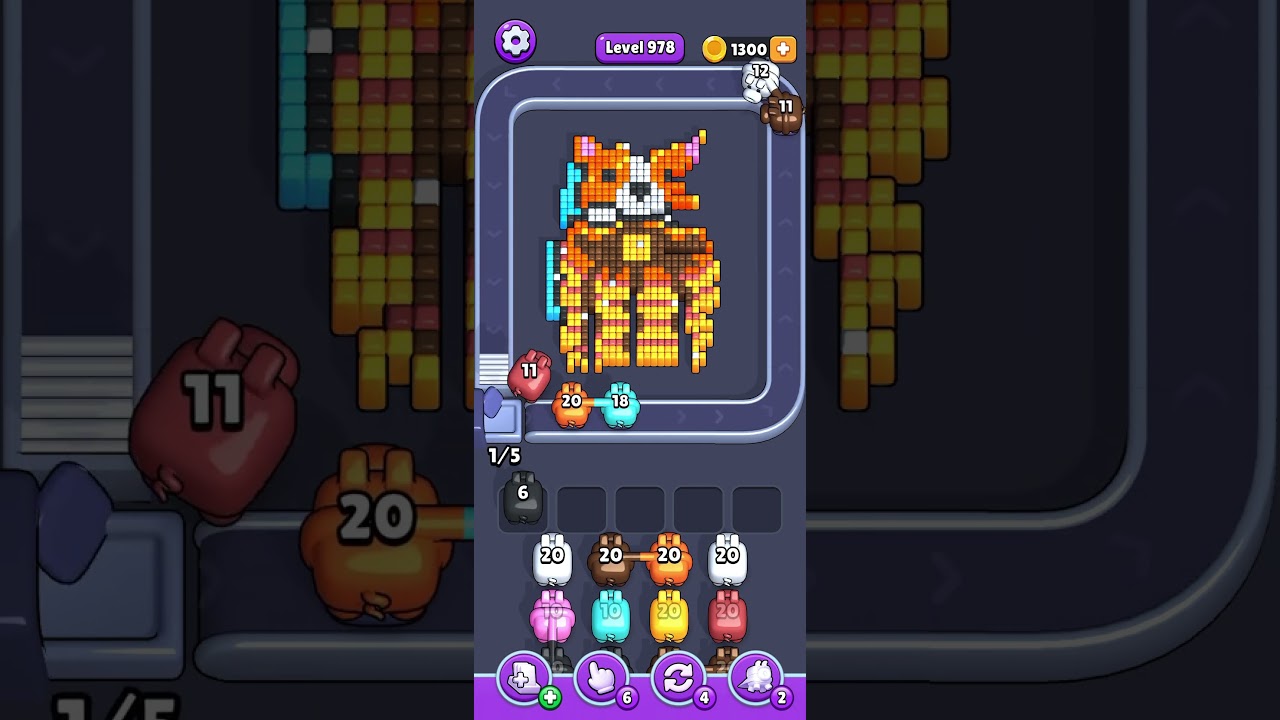Choose the orange shooter numbered 20 in the queue
The height and width of the screenshot is (720, 1280).
669,561
